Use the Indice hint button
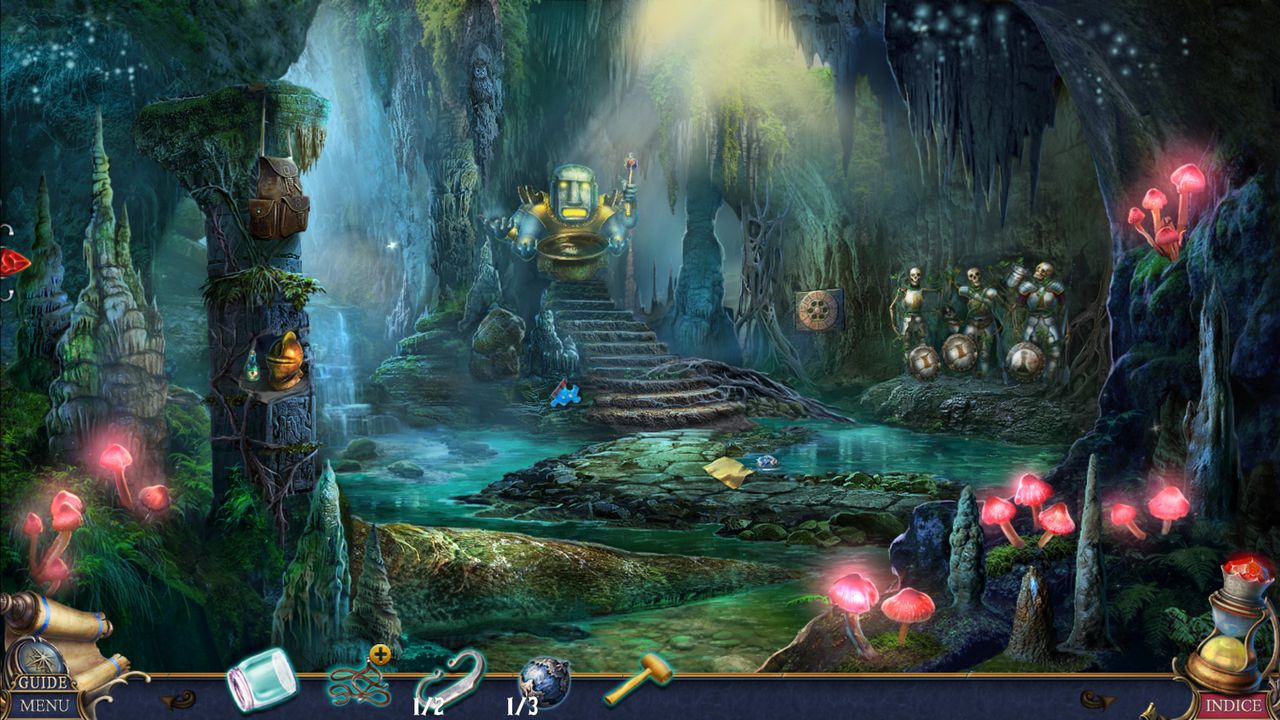 tap(1233, 705)
